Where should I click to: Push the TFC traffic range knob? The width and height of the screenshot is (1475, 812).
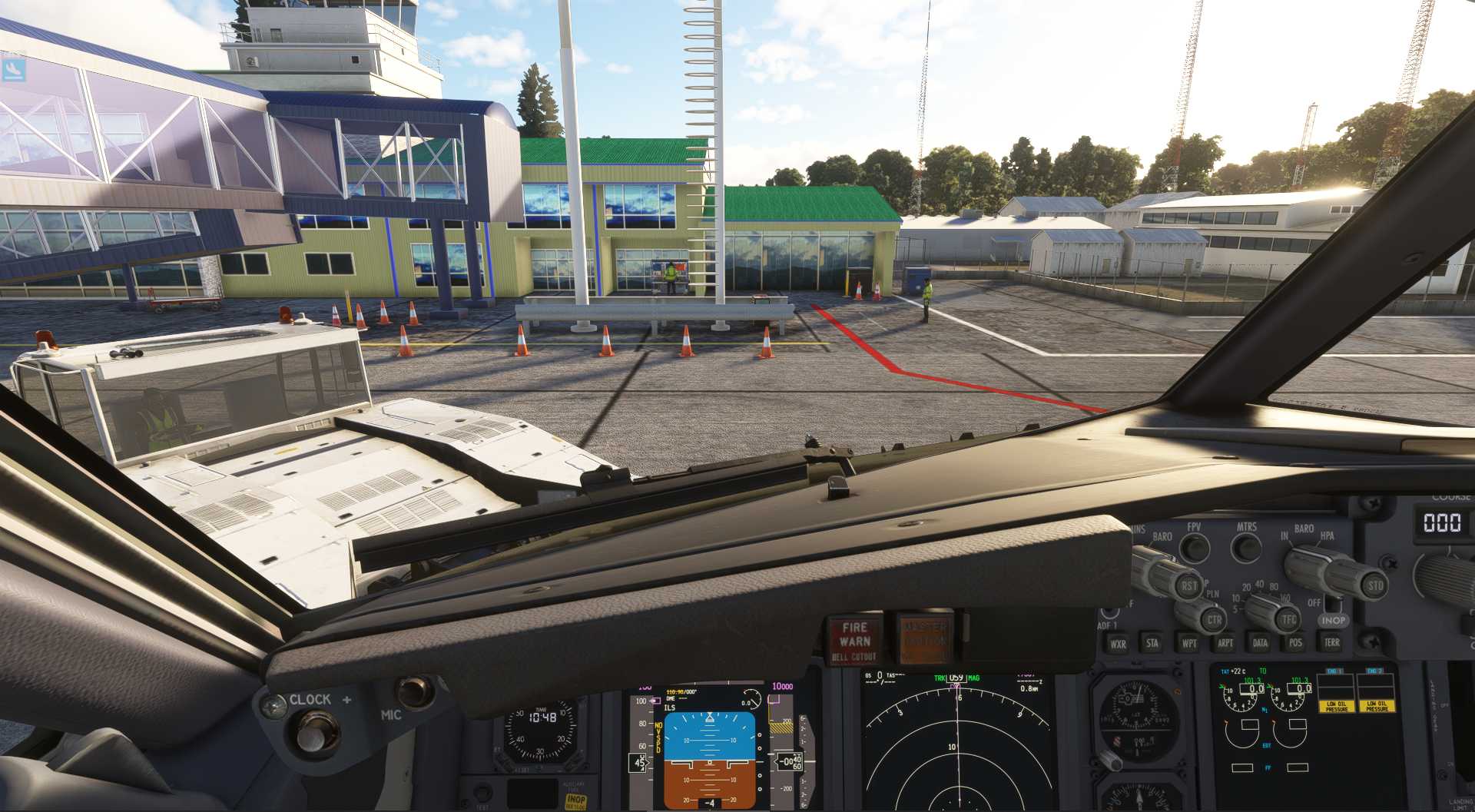pyautogui.click(x=1289, y=619)
